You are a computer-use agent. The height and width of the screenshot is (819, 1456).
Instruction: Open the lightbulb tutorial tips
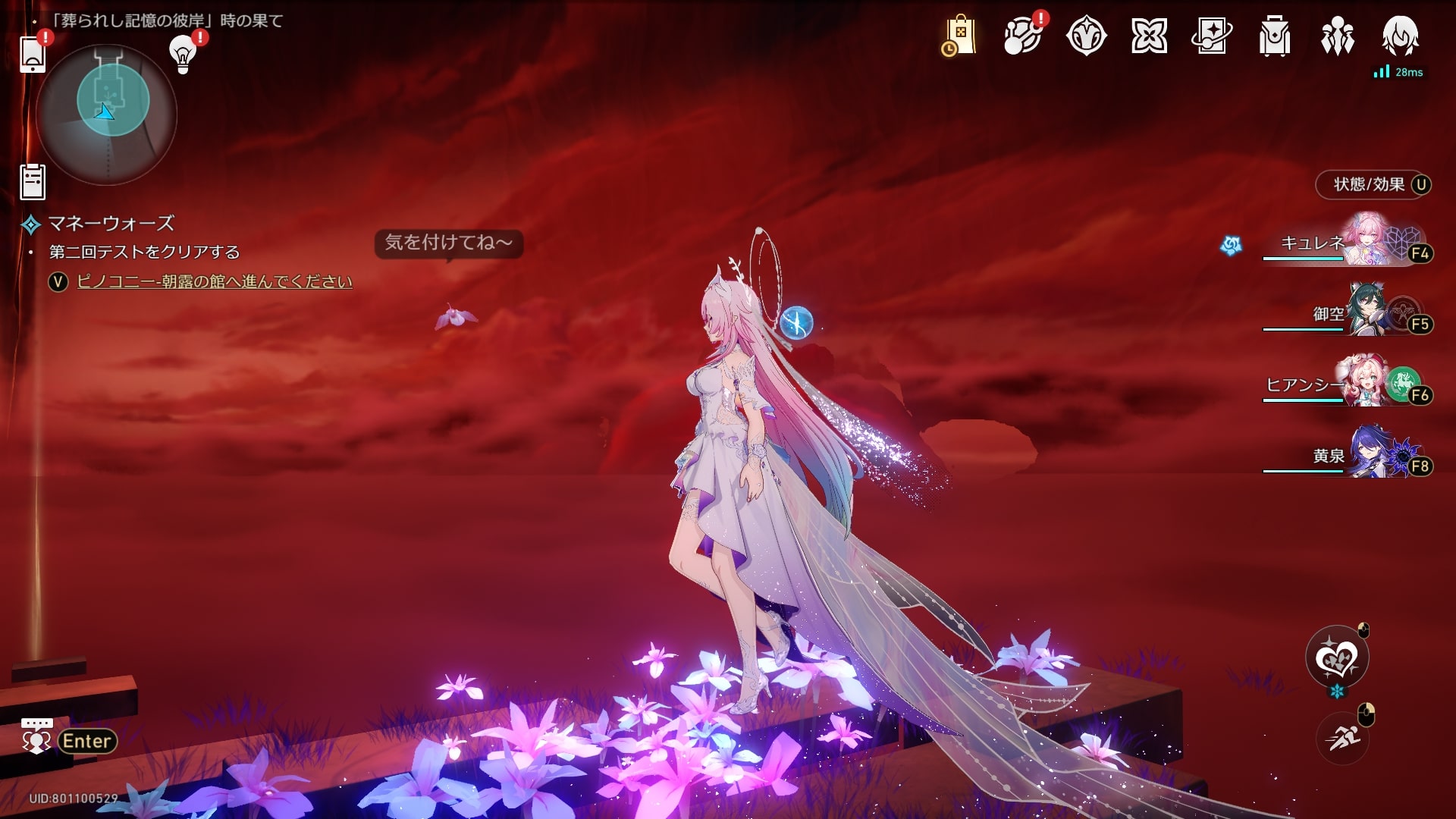pos(183,53)
